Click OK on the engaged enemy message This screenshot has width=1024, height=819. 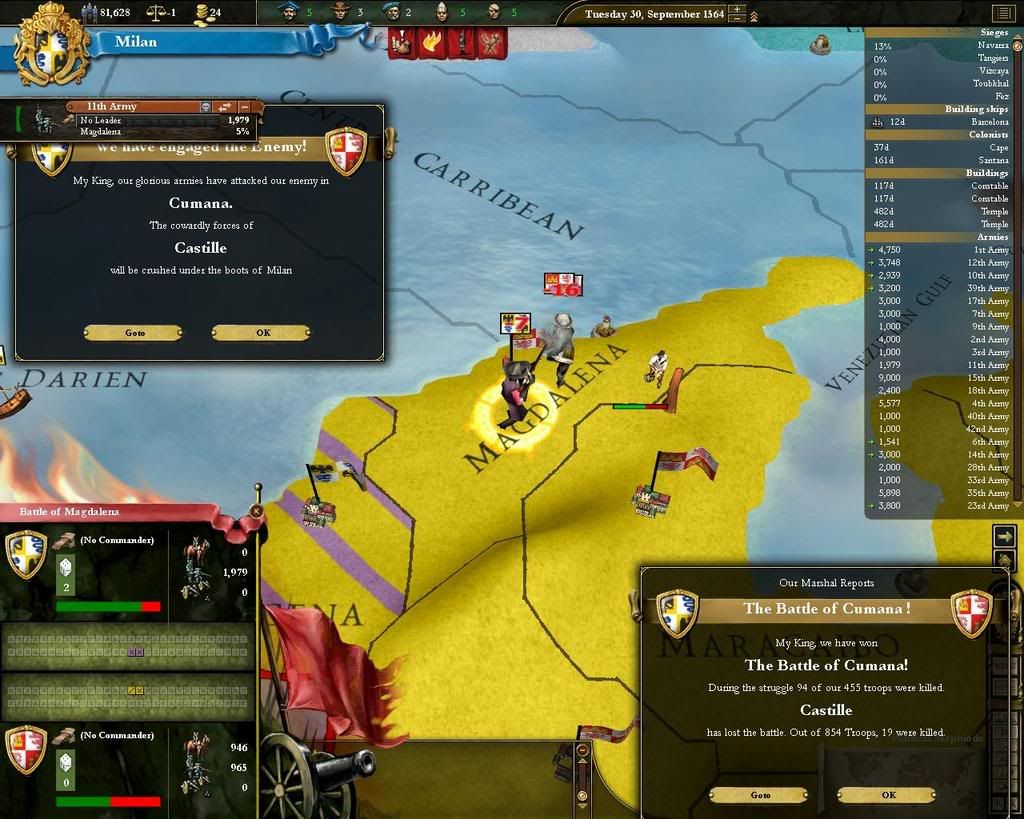point(262,332)
